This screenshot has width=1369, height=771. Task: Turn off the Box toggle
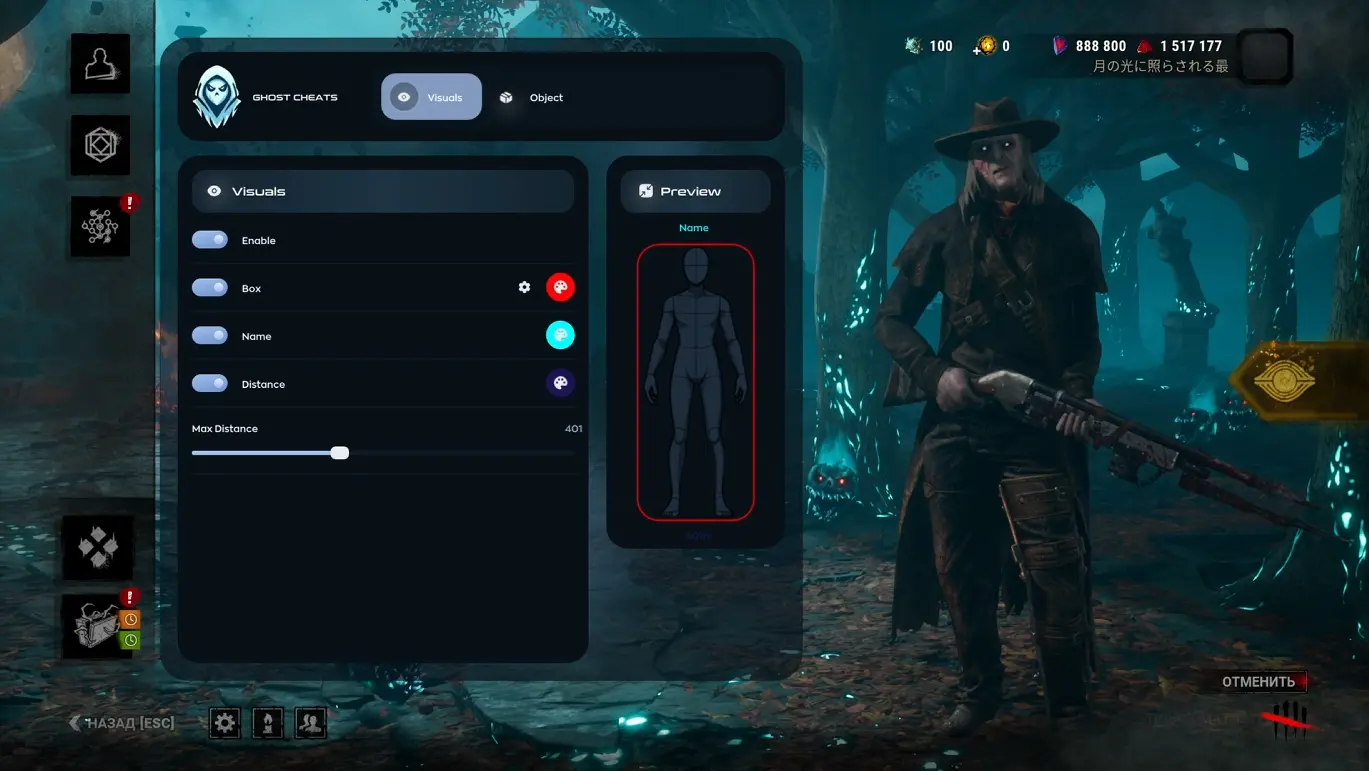point(210,288)
